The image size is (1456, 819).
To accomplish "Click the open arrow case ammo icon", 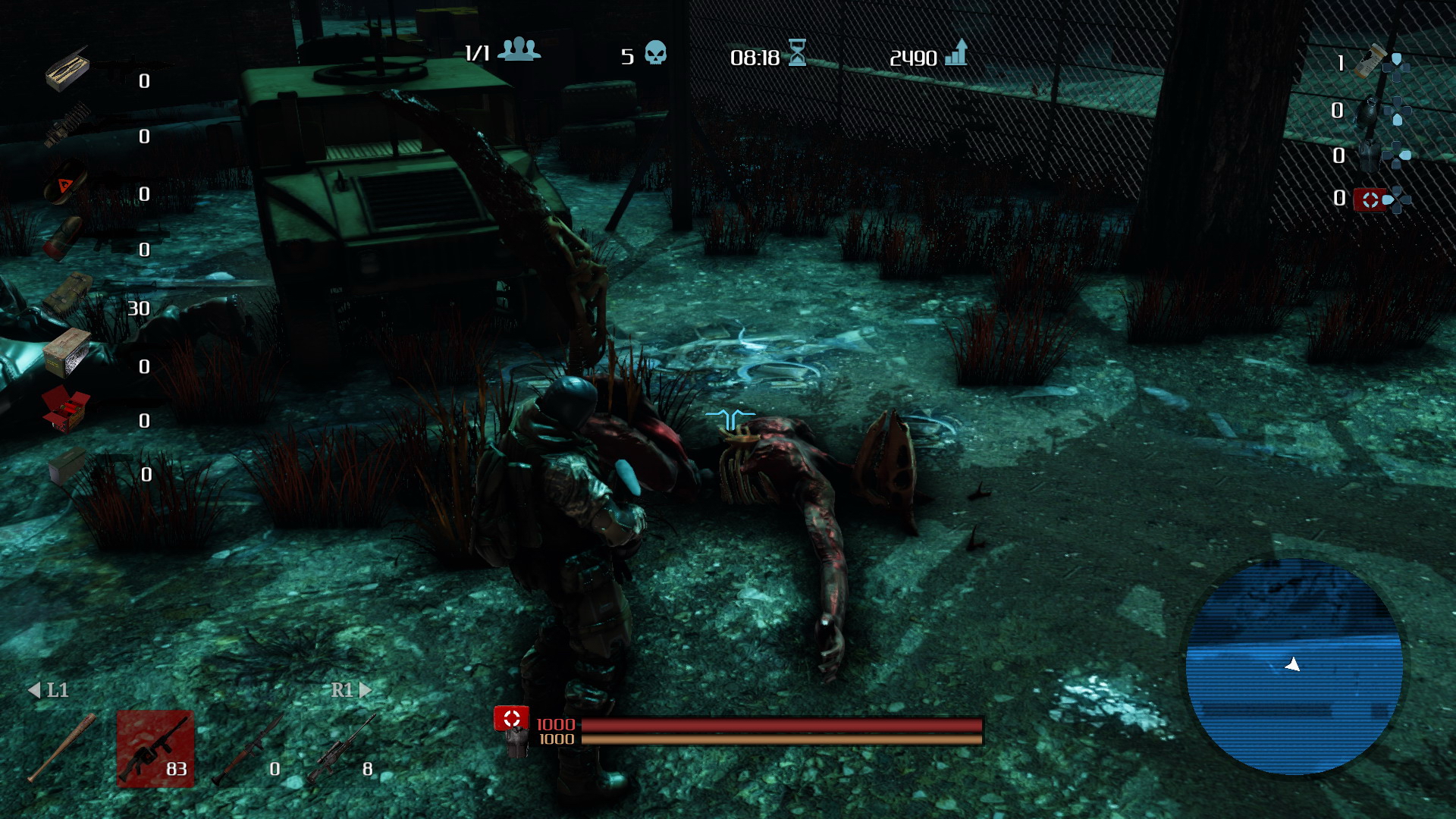I will [67, 68].
